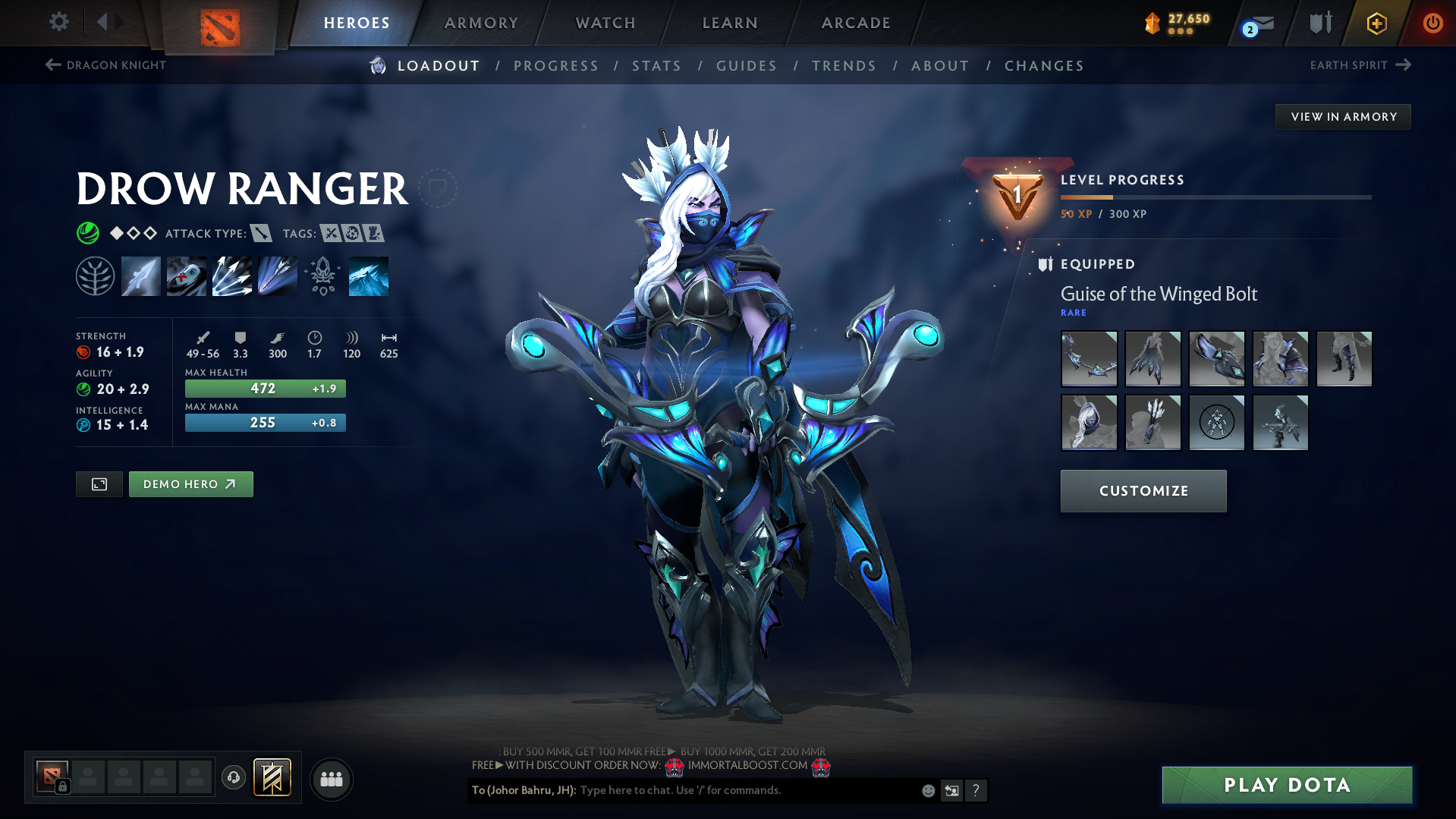The width and height of the screenshot is (1456, 819).
Task: Open the Learn section
Action: pyautogui.click(x=730, y=23)
